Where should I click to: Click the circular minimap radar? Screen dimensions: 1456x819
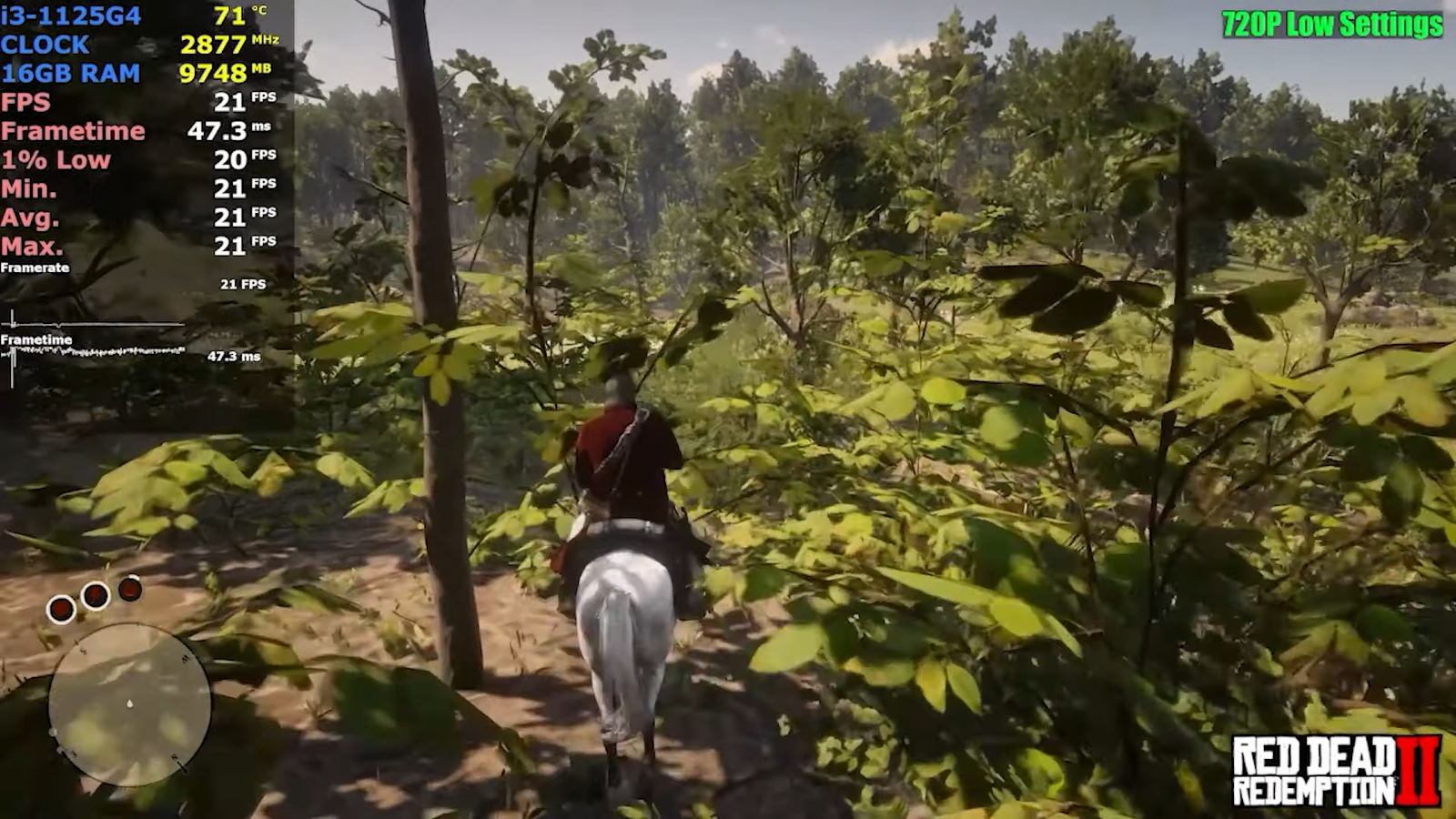(x=129, y=705)
